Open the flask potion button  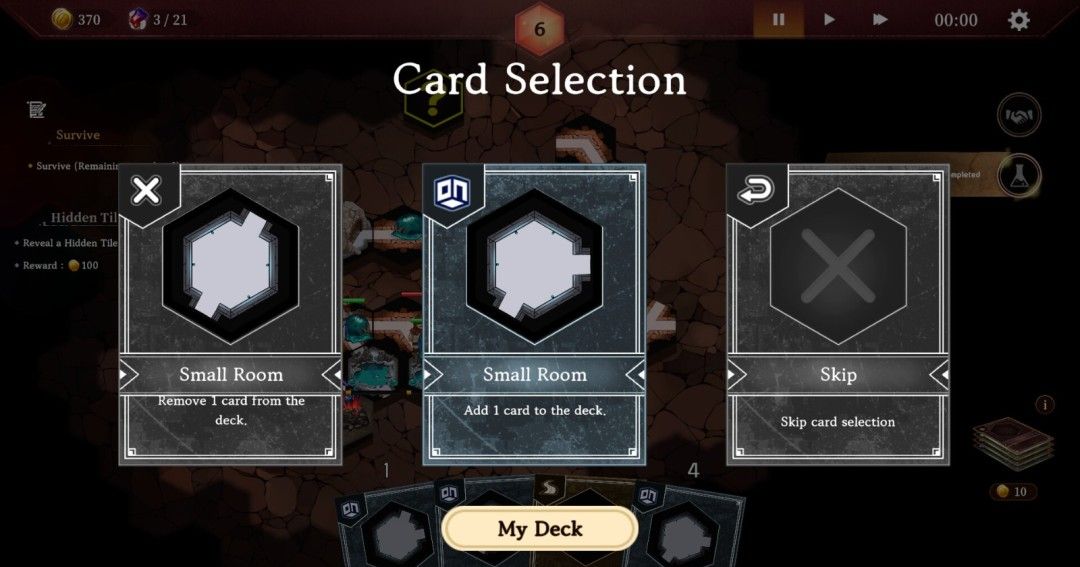point(1019,176)
